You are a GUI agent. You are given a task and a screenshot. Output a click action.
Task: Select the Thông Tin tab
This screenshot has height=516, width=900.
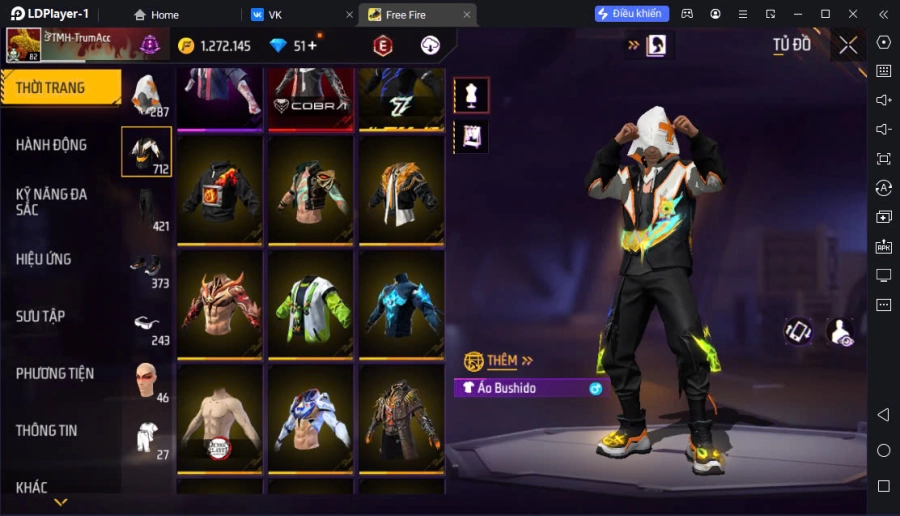(47, 430)
